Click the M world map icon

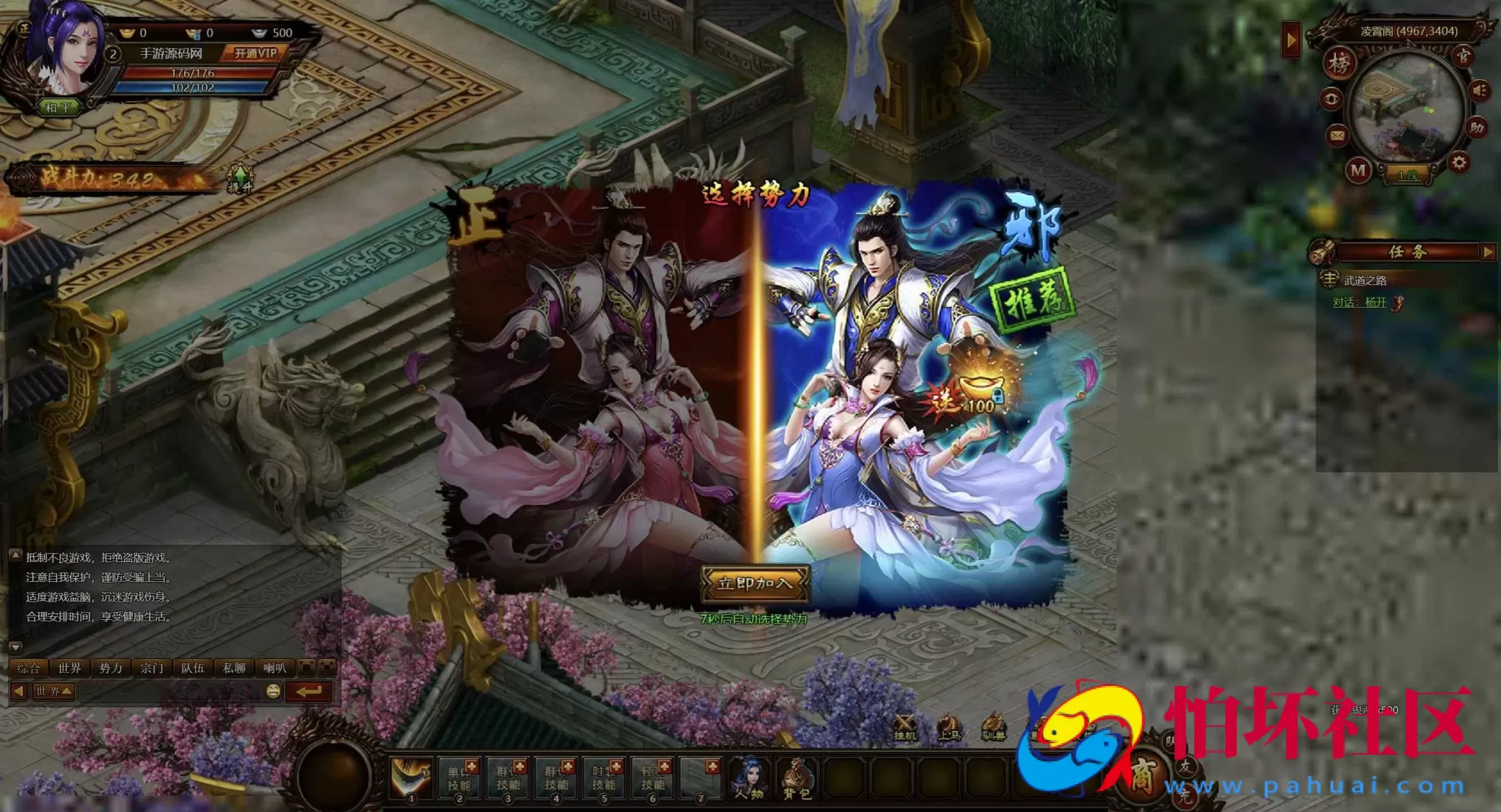point(1357,171)
